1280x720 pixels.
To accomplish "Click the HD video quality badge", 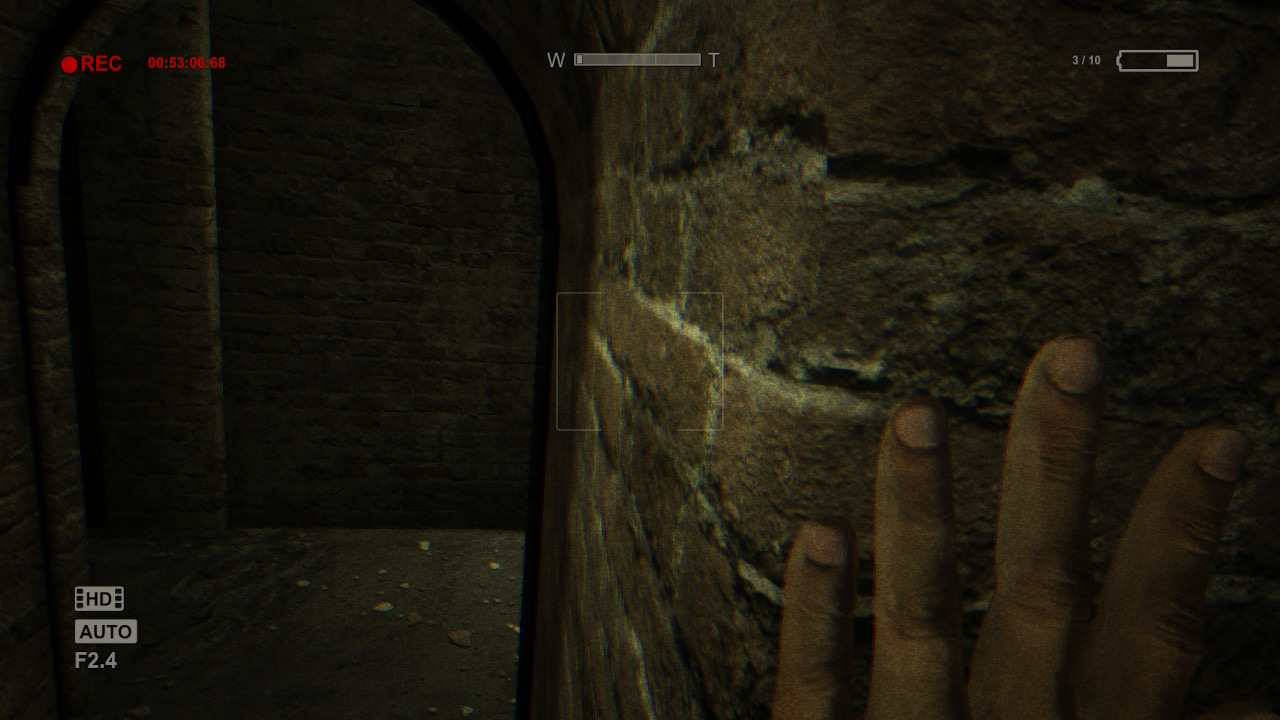I will coord(100,598).
